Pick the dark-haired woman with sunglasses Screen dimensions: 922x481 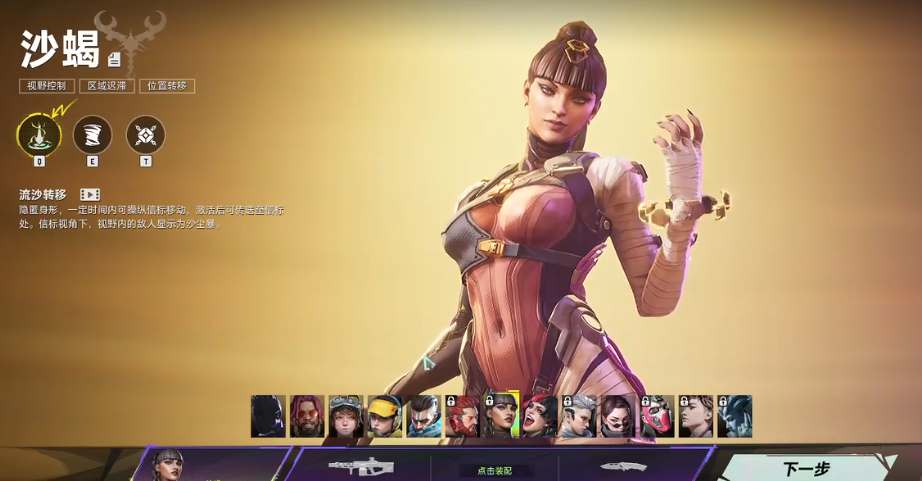click(x=617, y=416)
